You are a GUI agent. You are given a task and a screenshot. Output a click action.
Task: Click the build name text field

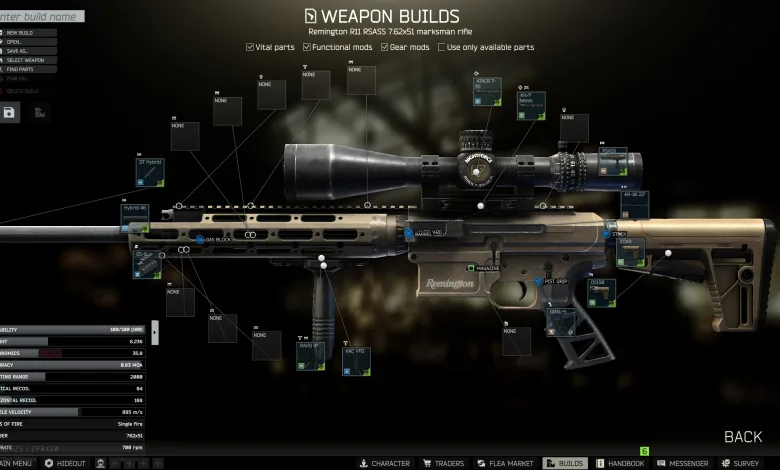point(40,16)
